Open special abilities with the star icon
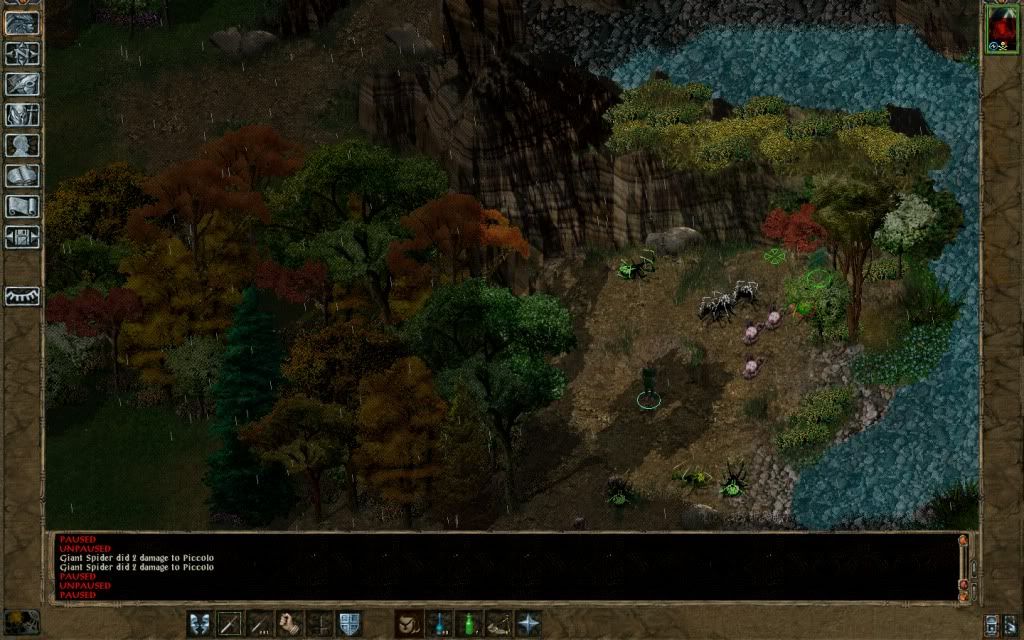The height and width of the screenshot is (640, 1024). pos(527,623)
